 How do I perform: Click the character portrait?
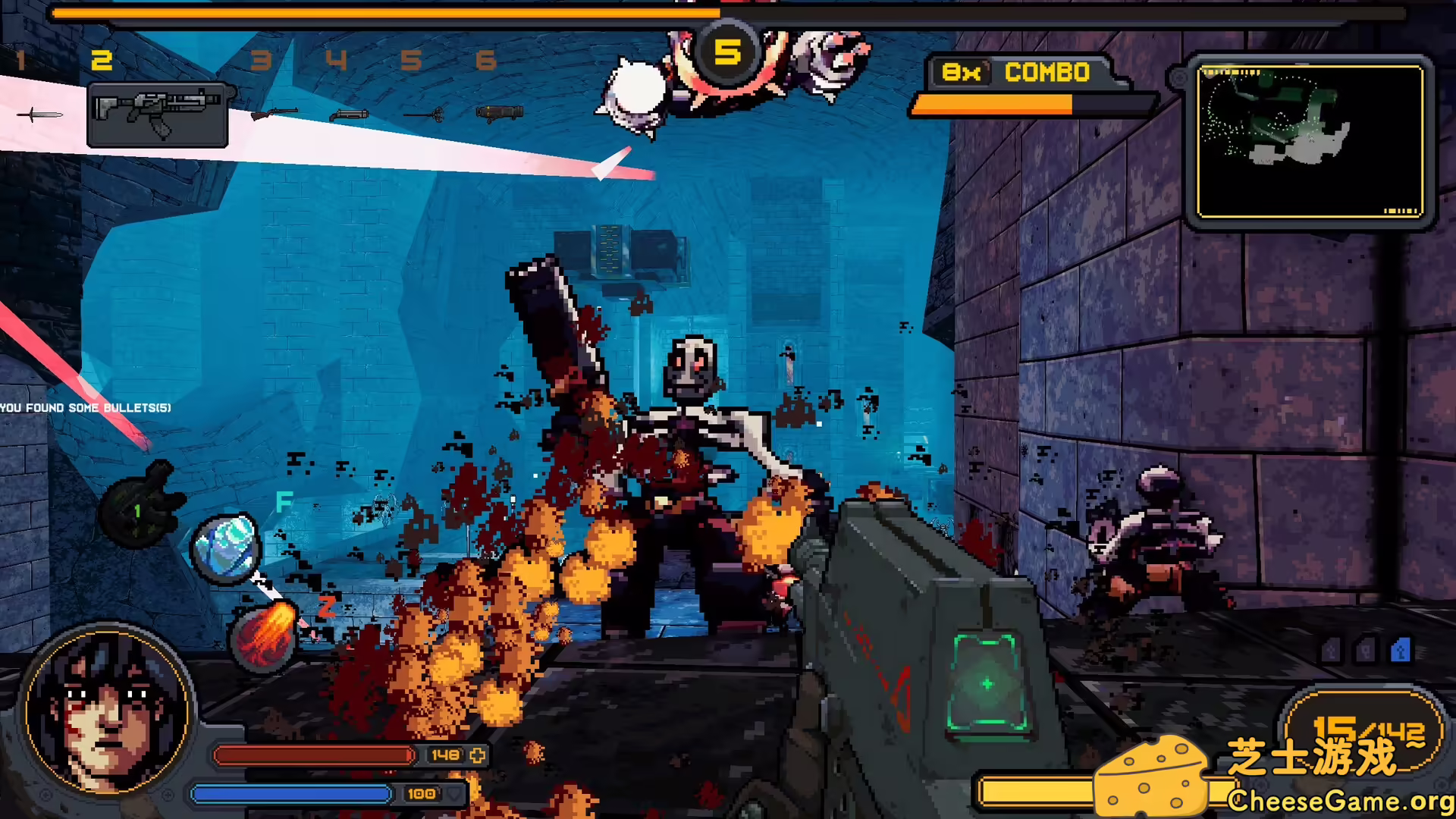click(x=107, y=713)
